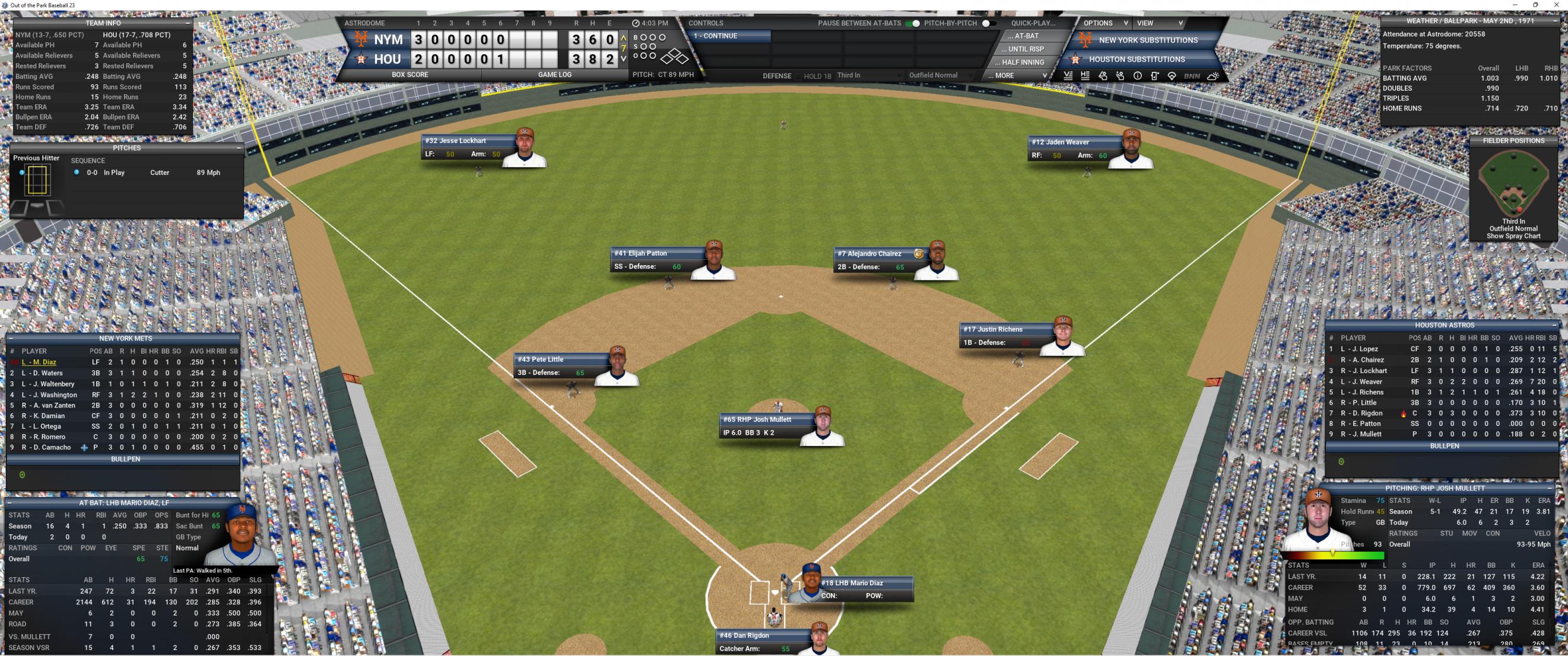Screen dimensions: 1568x656
Task: Open the Options dropdown menu
Action: 1106,23
